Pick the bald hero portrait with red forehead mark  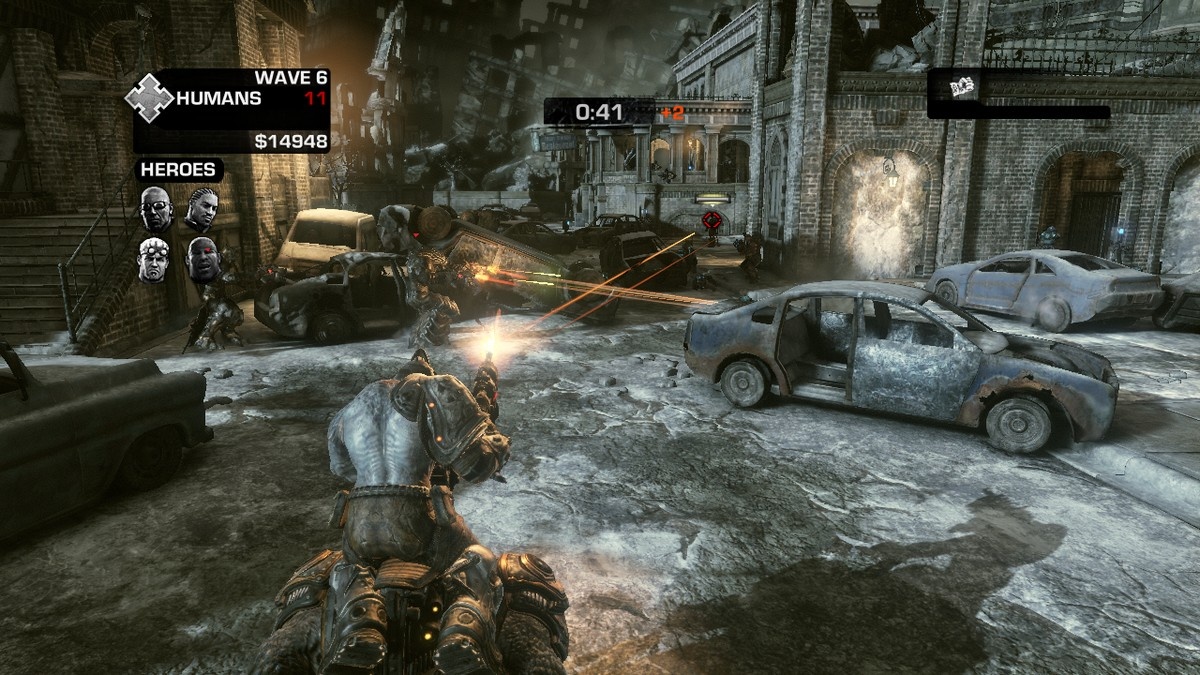202,258
